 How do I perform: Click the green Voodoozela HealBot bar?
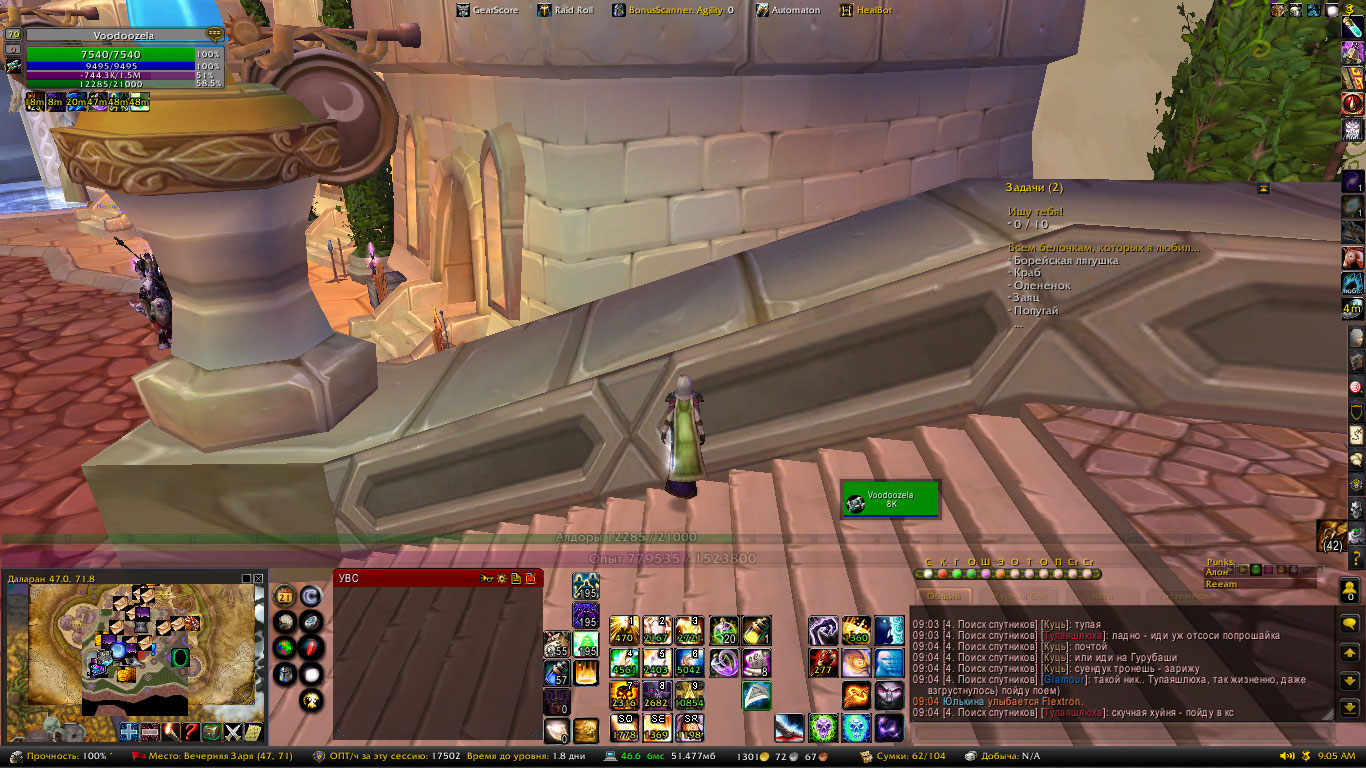pos(890,499)
